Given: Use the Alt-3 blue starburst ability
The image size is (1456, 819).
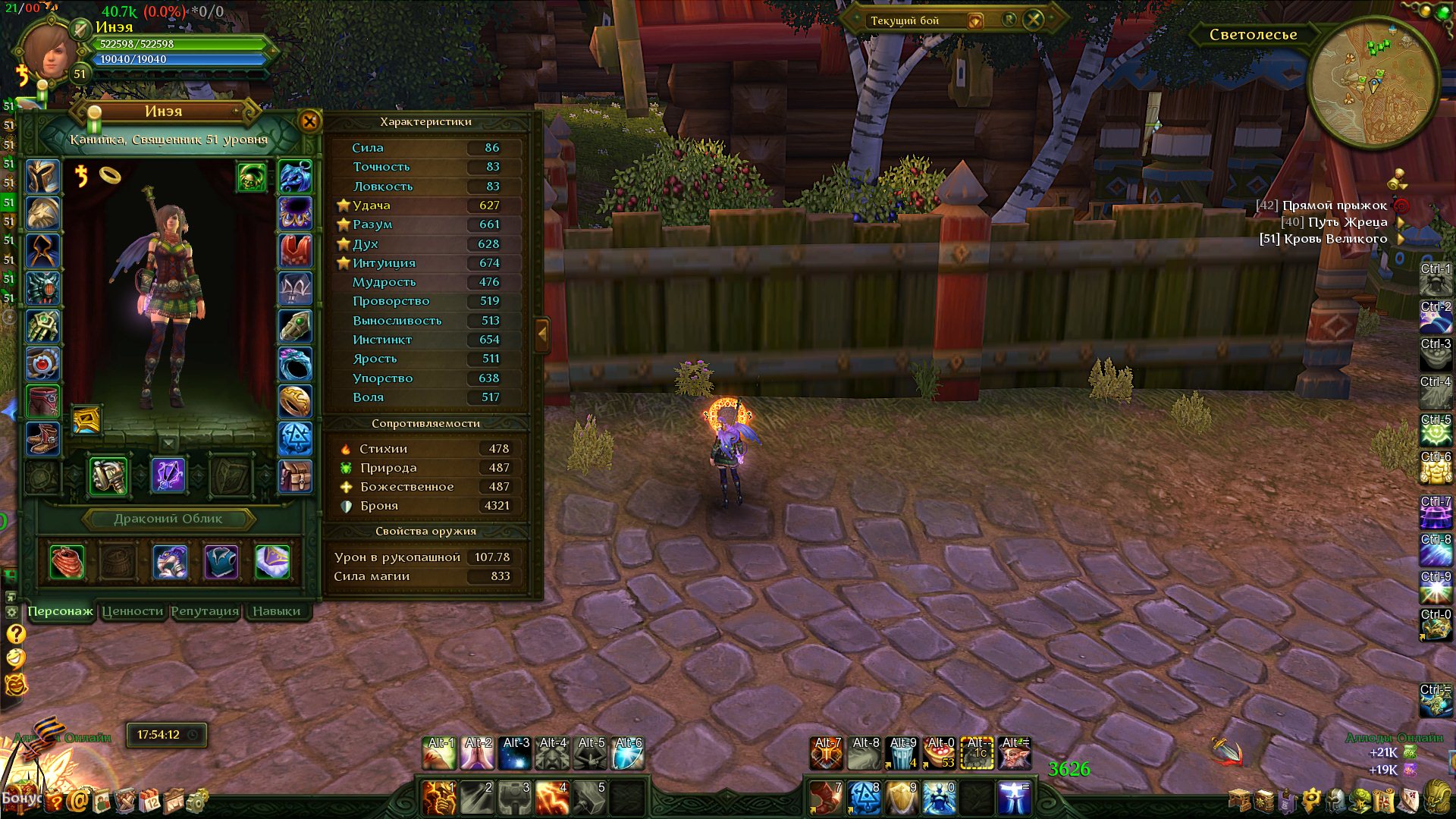Looking at the screenshot, I should click(x=516, y=754).
